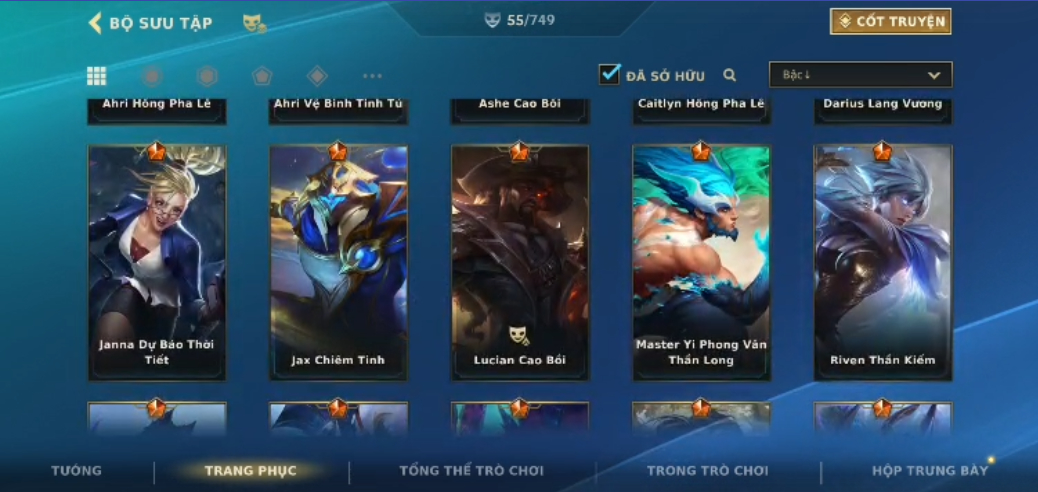Toggle the Đã Sở Hữu checkbox

point(609,75)
